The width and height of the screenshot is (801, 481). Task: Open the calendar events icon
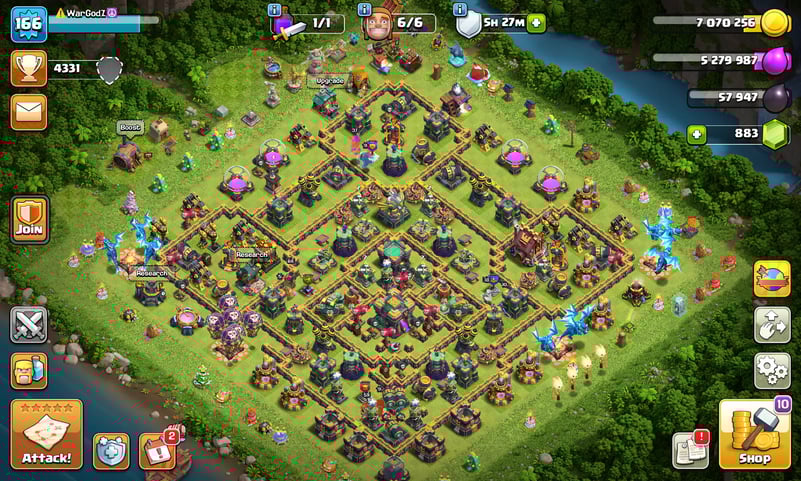click(x=156, y=451)
